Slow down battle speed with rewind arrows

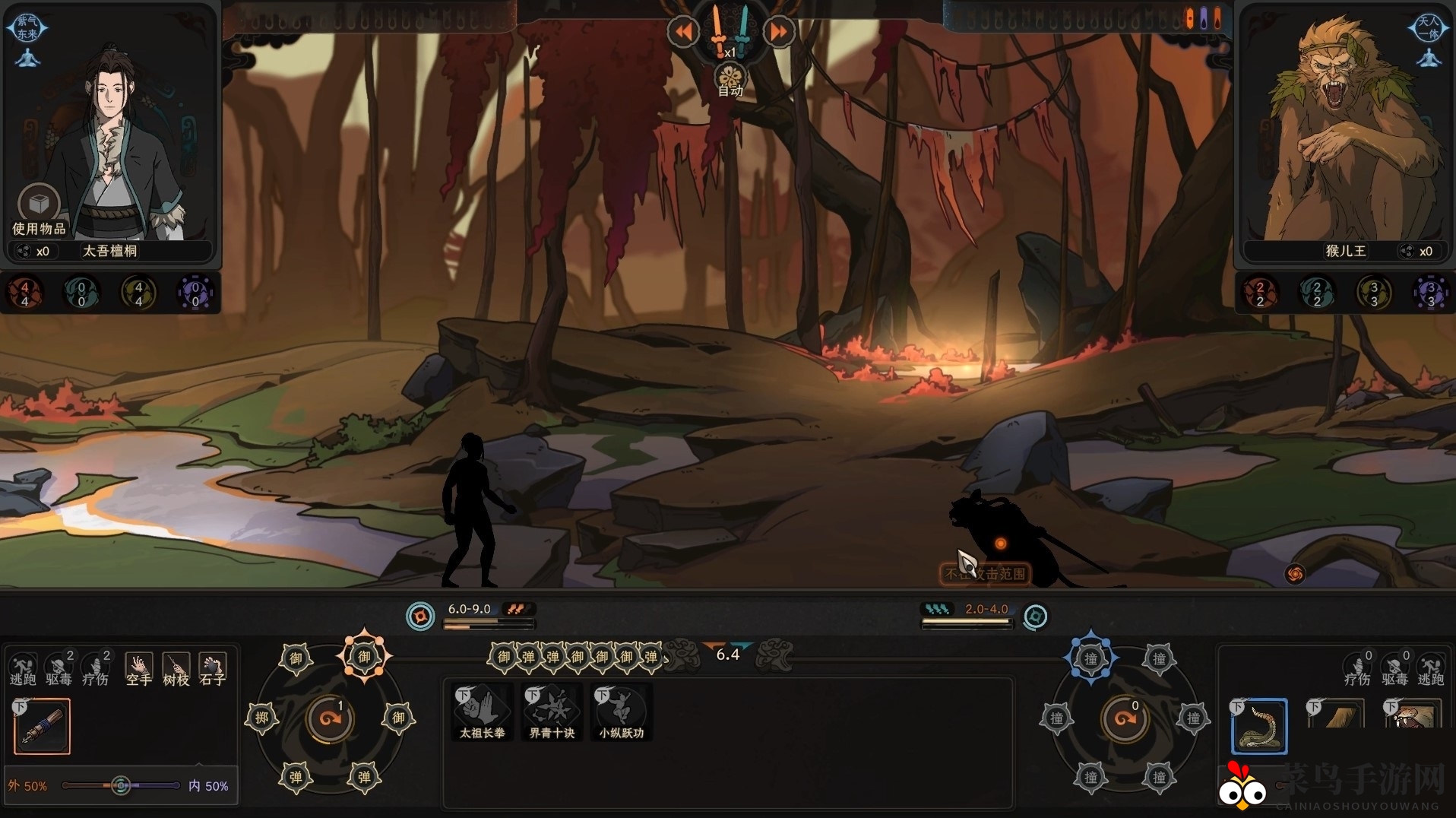[x=683, y=32]
